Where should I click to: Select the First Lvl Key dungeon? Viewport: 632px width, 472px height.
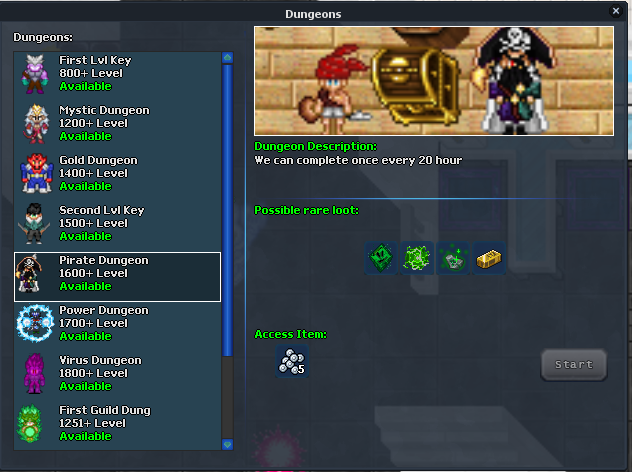click(x=117, y=74)
